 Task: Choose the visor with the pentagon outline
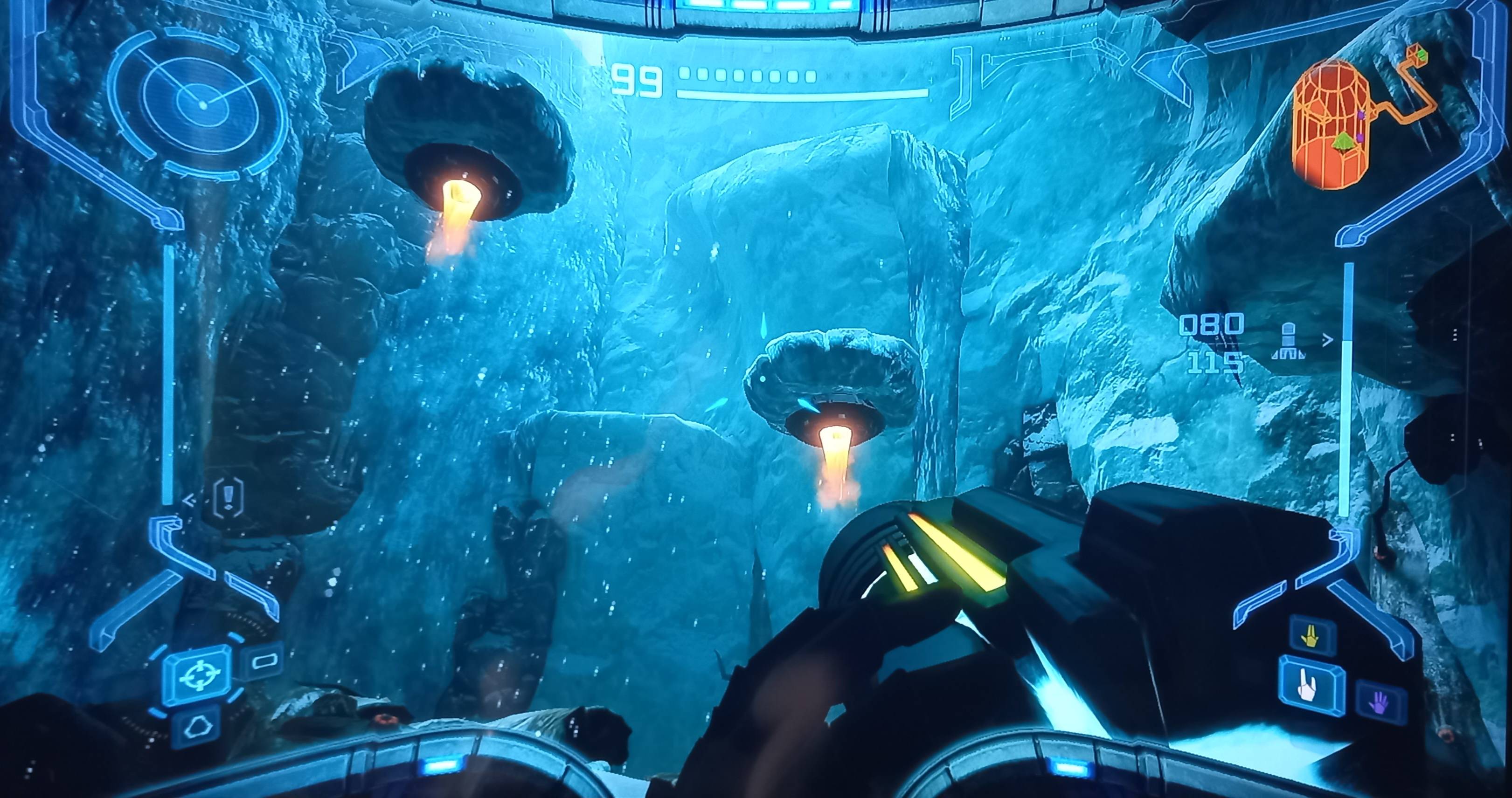196,728
